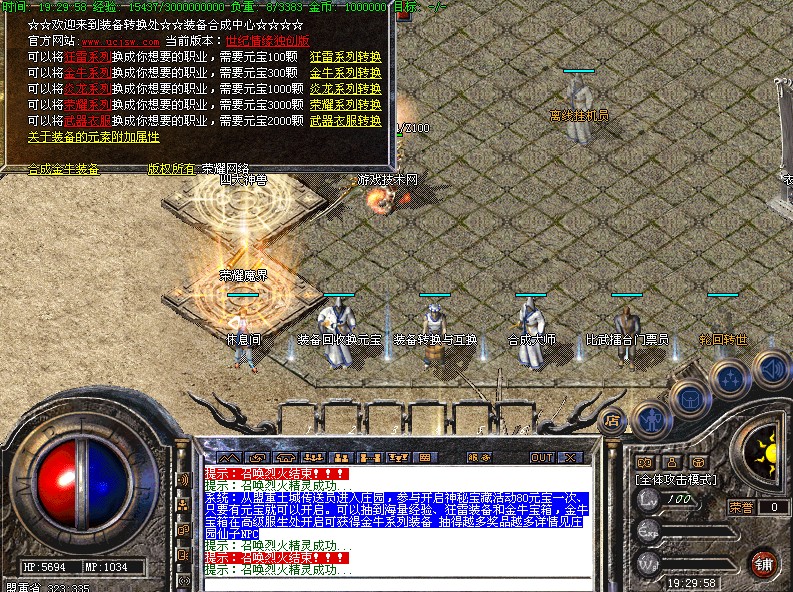This screenshot has height=592, width=793.
Task: Switch the 全体攻击模式 attack mode
Action: point(677,480)
